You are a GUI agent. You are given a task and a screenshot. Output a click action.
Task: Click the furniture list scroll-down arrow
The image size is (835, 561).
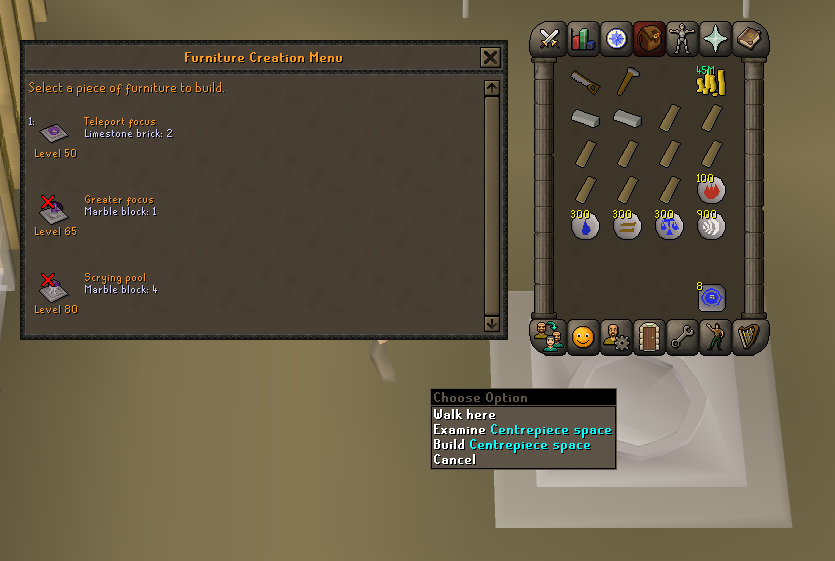[x=491, y=323]
